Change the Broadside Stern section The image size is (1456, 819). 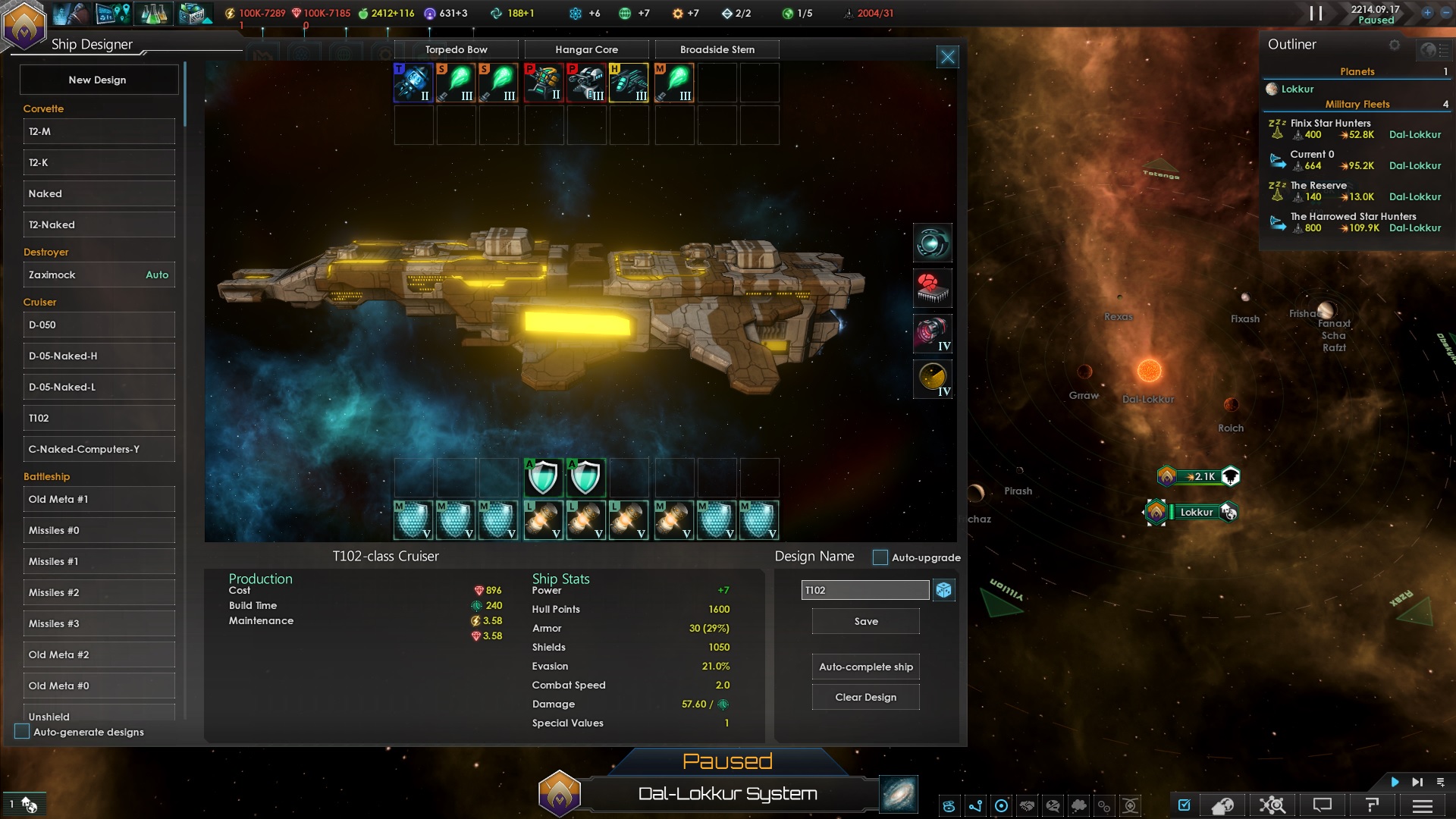click(x=717, y=49)
